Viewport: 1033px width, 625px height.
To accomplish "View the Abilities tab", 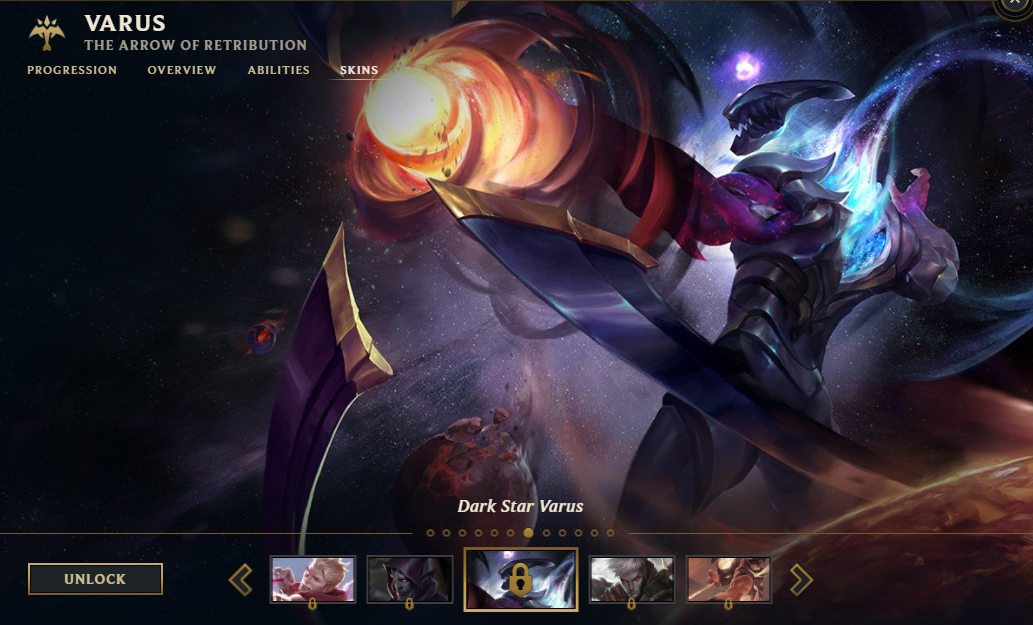I will (x=279, y=70).
